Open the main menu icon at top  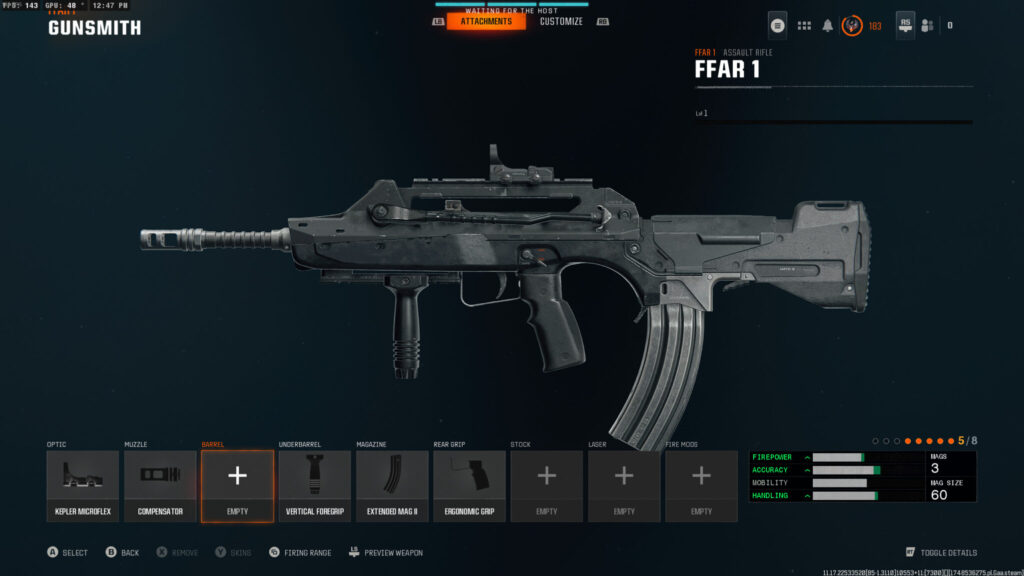(x=777, y=25)
